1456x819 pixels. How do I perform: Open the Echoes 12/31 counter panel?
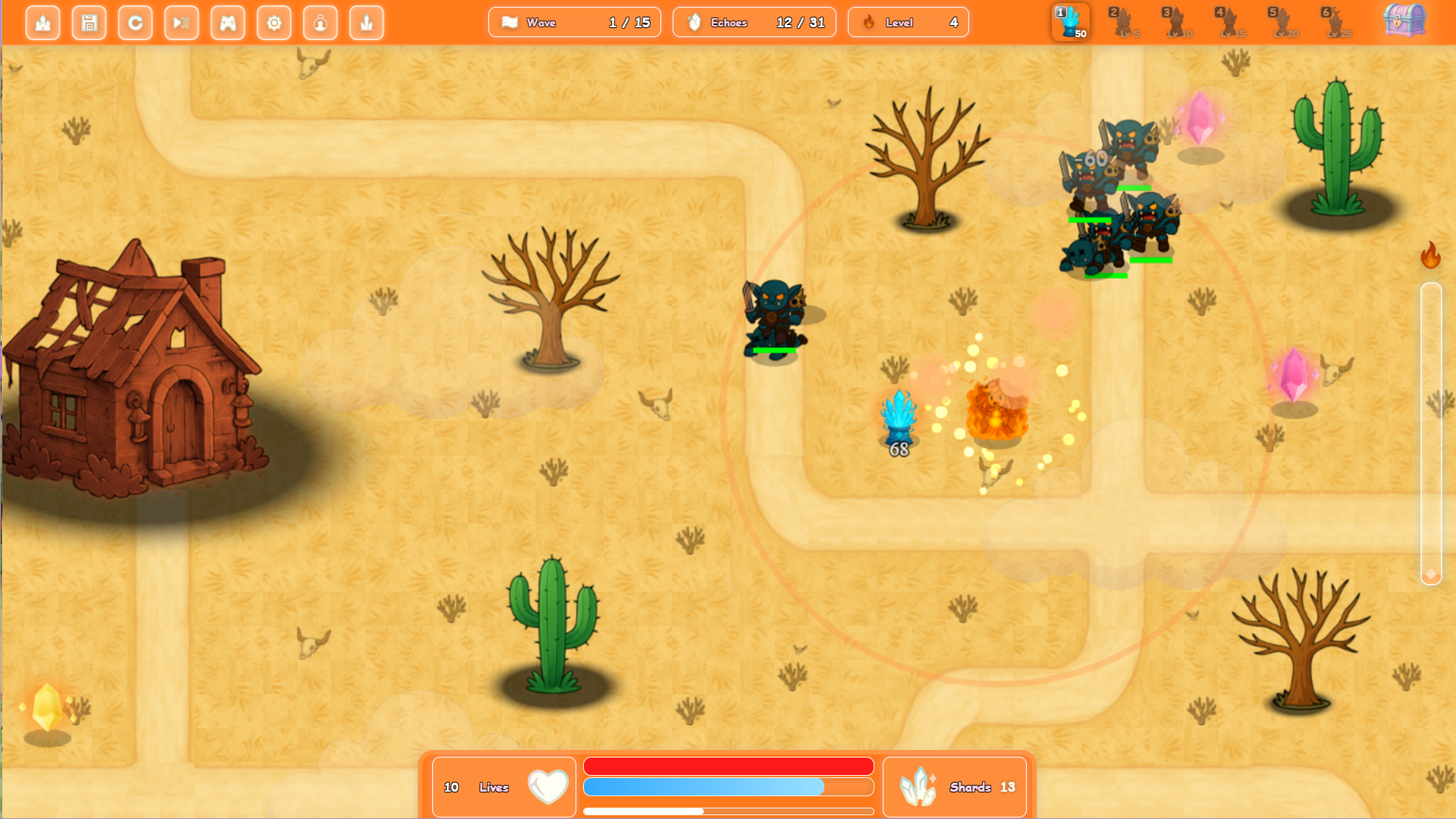[754, 22]
